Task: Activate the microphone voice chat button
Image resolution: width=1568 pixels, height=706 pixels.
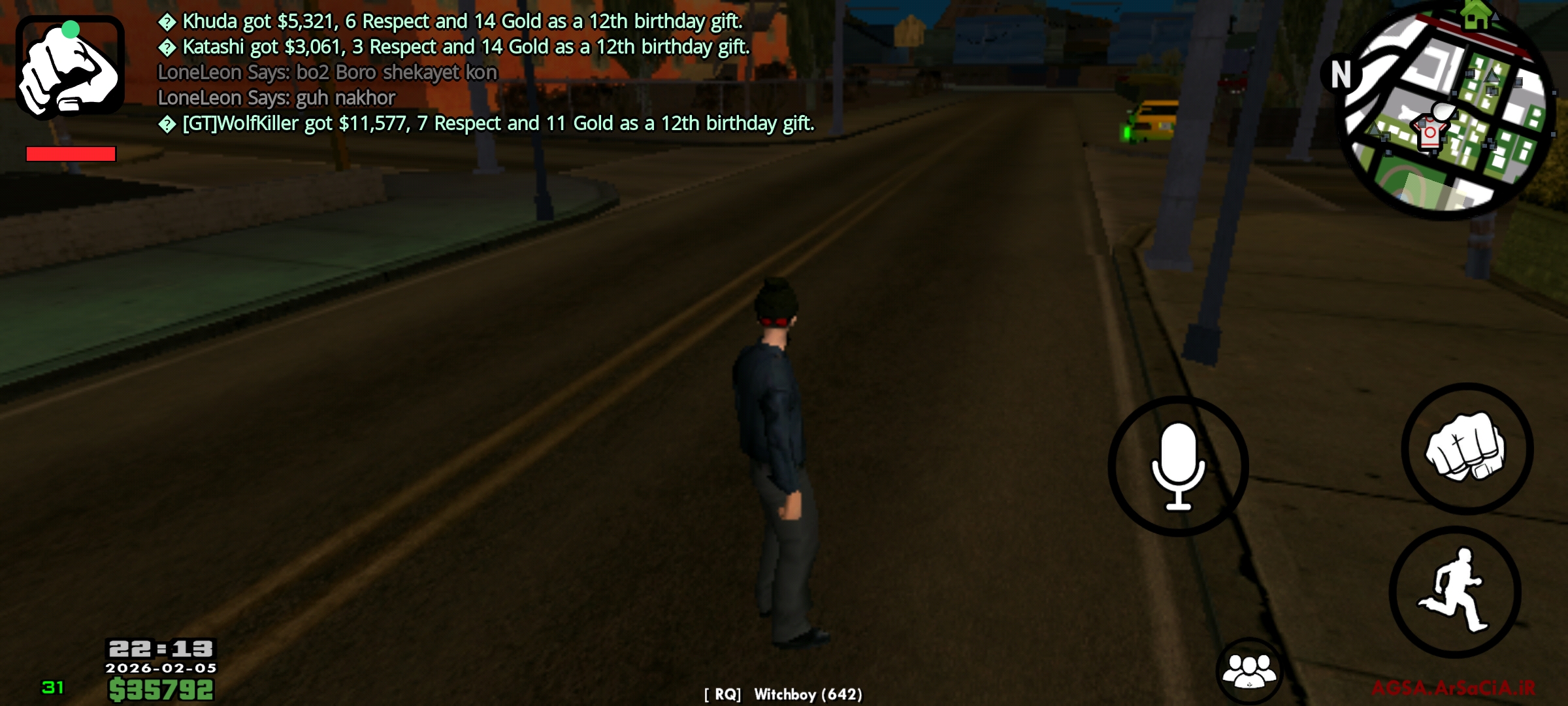Action: 1178,466
